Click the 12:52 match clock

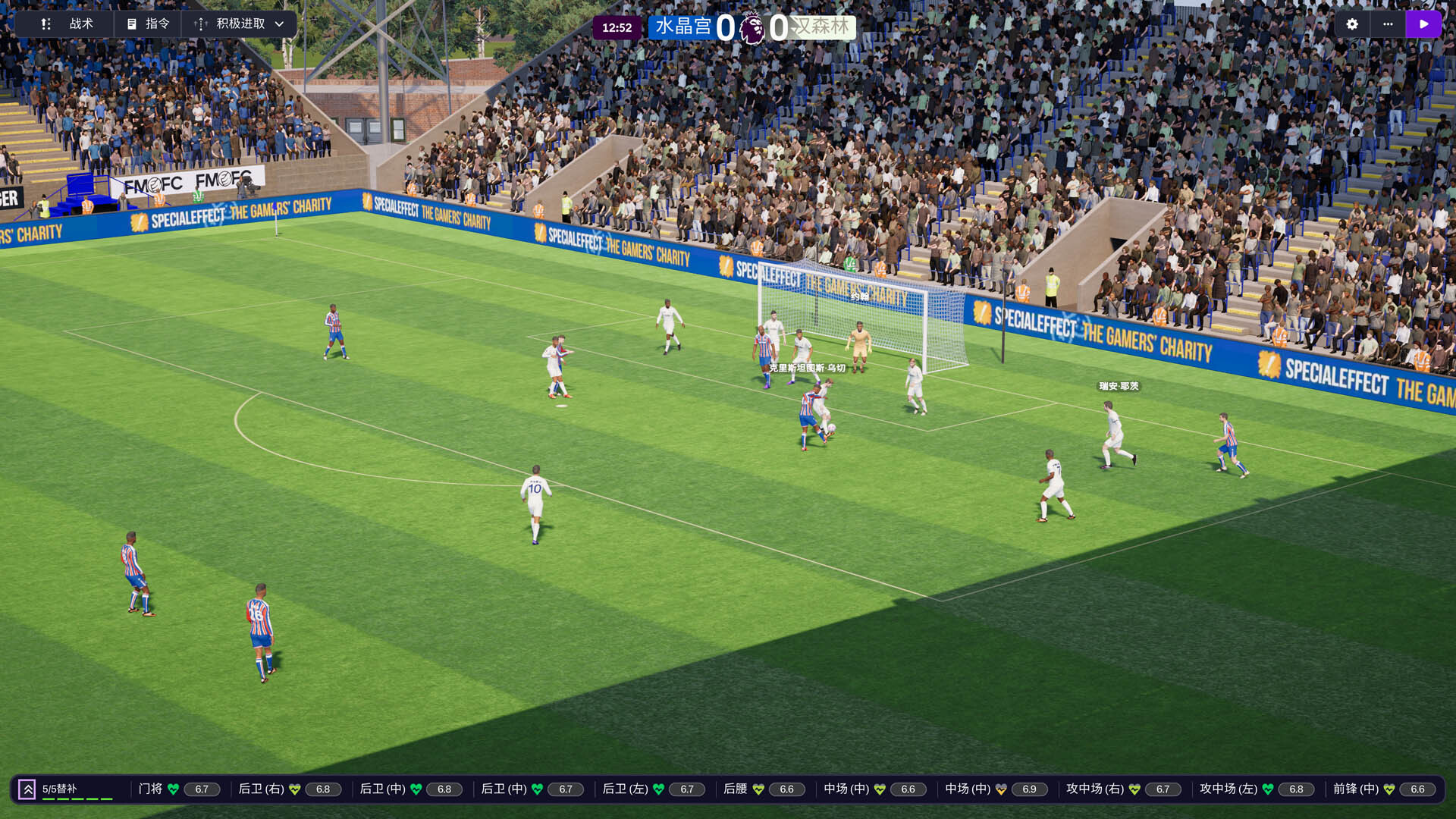point(618,27)
